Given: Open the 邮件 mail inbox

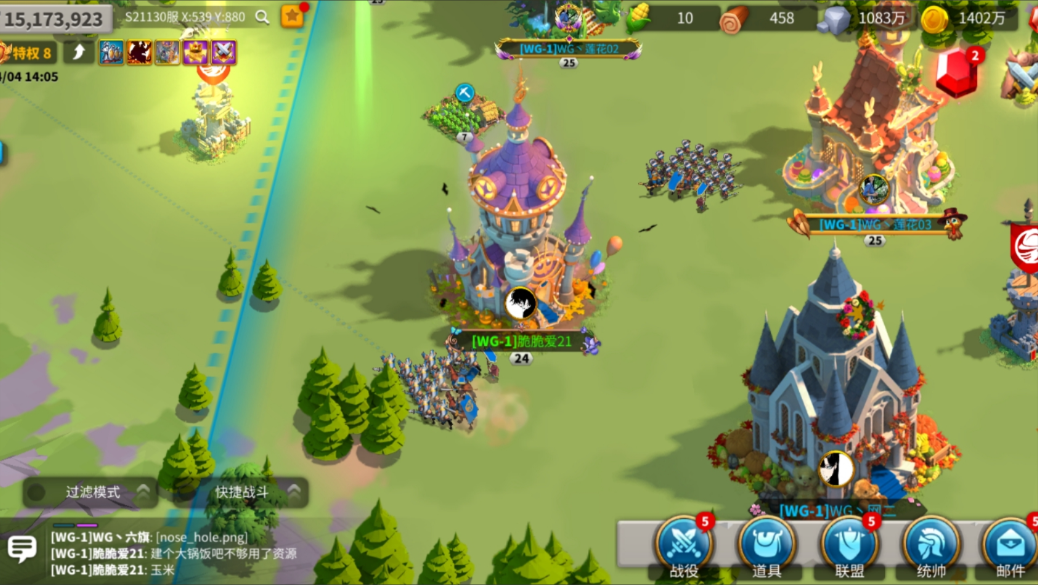Looking at the screenshot, I should (1010, 546).
